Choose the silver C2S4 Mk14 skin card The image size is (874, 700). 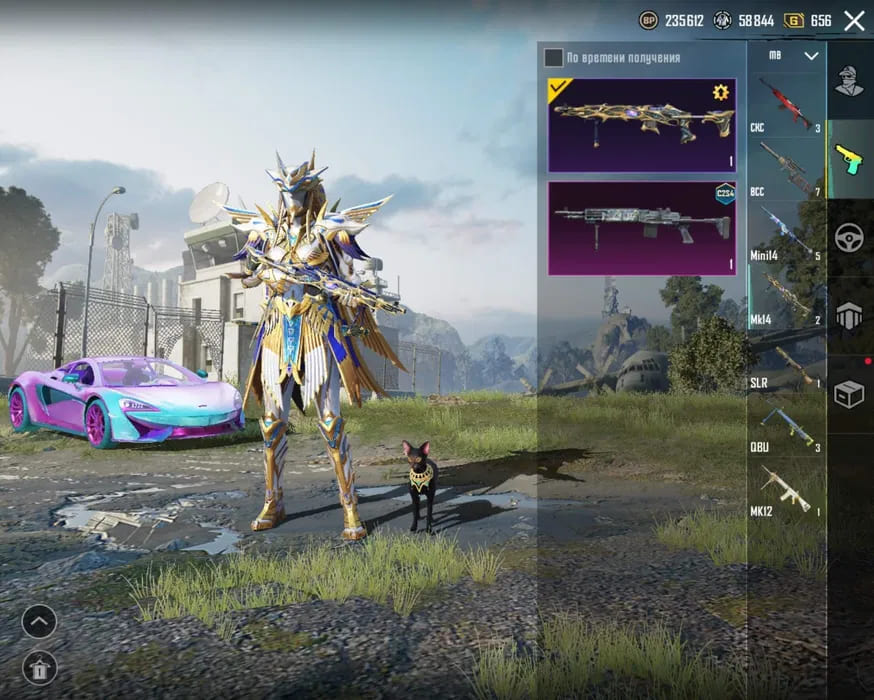coord(642,228)
